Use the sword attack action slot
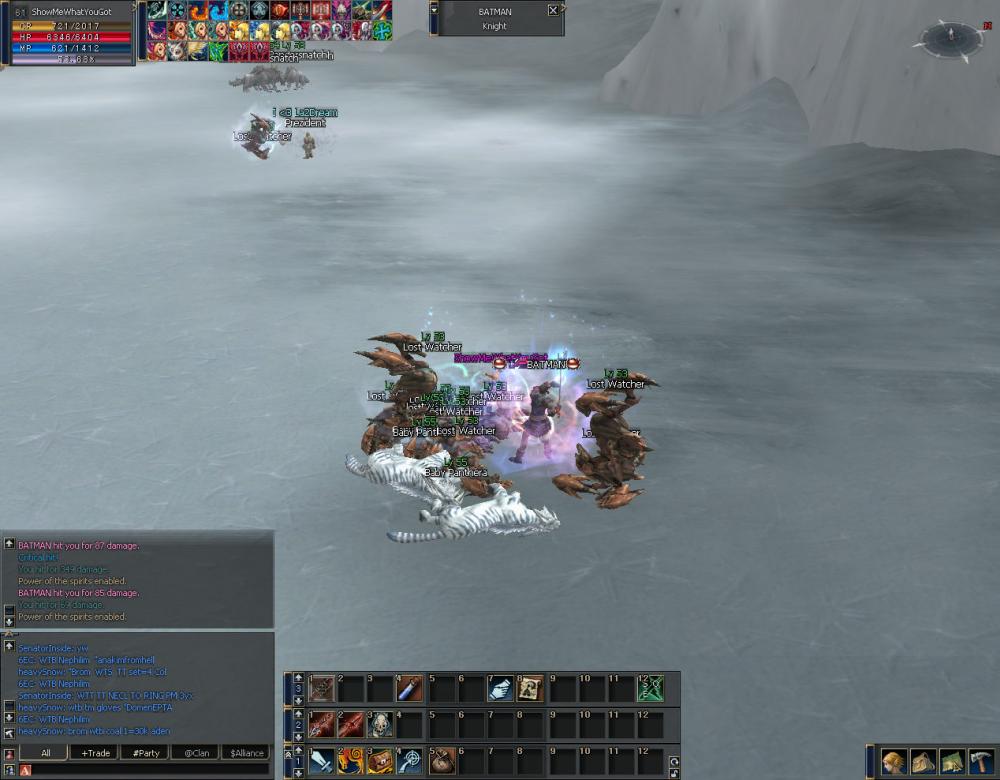Image resolution: width=1000 pixels, height=780 pixels. pyautogui.click(x=322, y=761)
